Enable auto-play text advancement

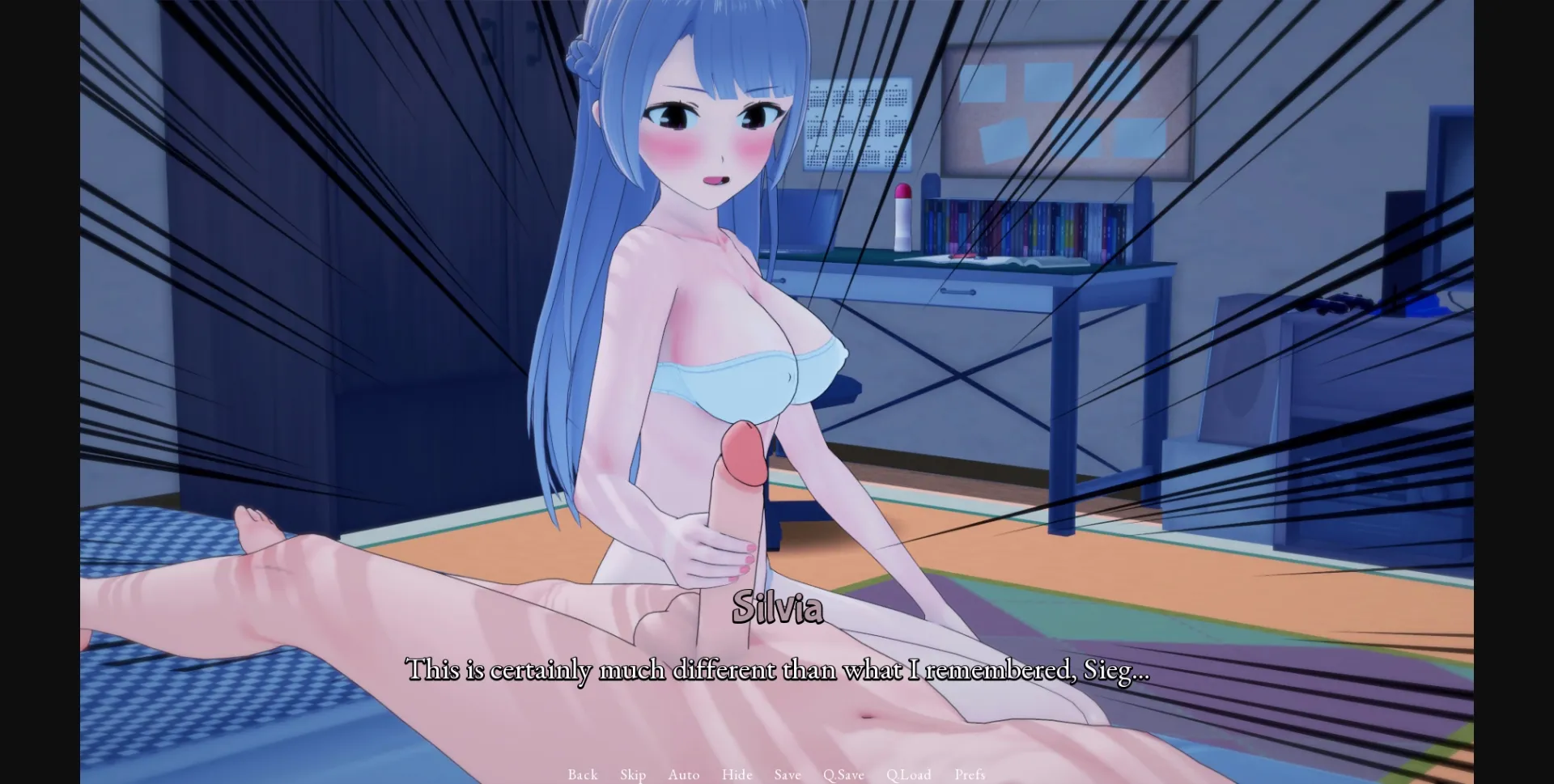click(x=684, y=774)
